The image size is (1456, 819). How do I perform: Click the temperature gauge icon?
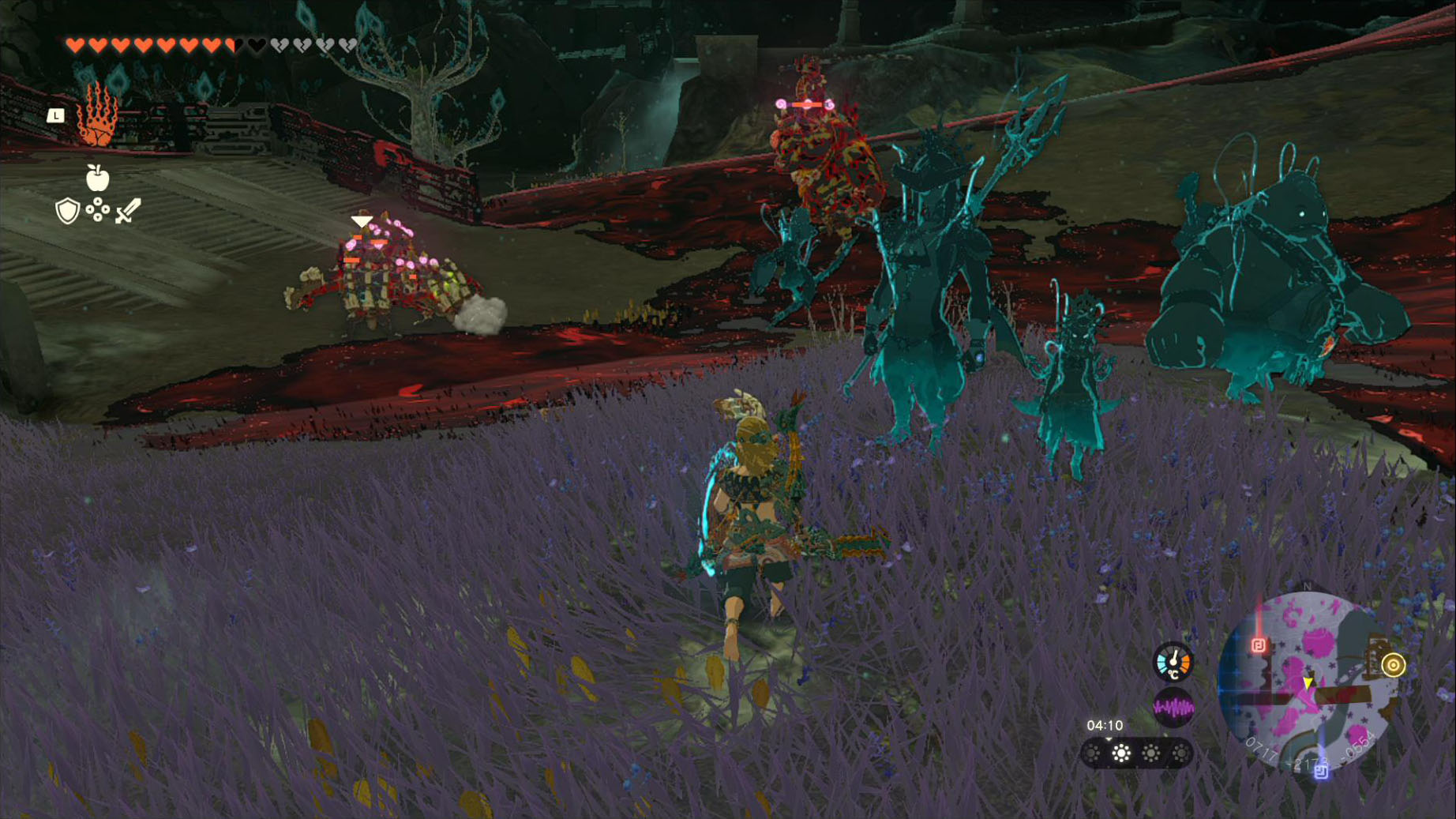[x=1173, y=662]
